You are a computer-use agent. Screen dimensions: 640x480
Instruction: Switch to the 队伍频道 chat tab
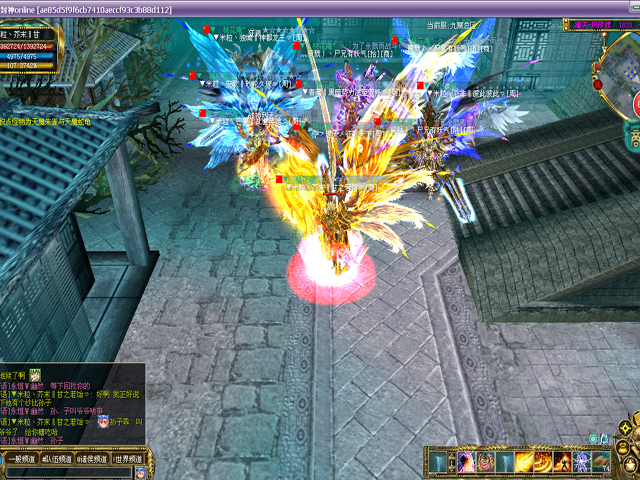[x=56, y=458]
